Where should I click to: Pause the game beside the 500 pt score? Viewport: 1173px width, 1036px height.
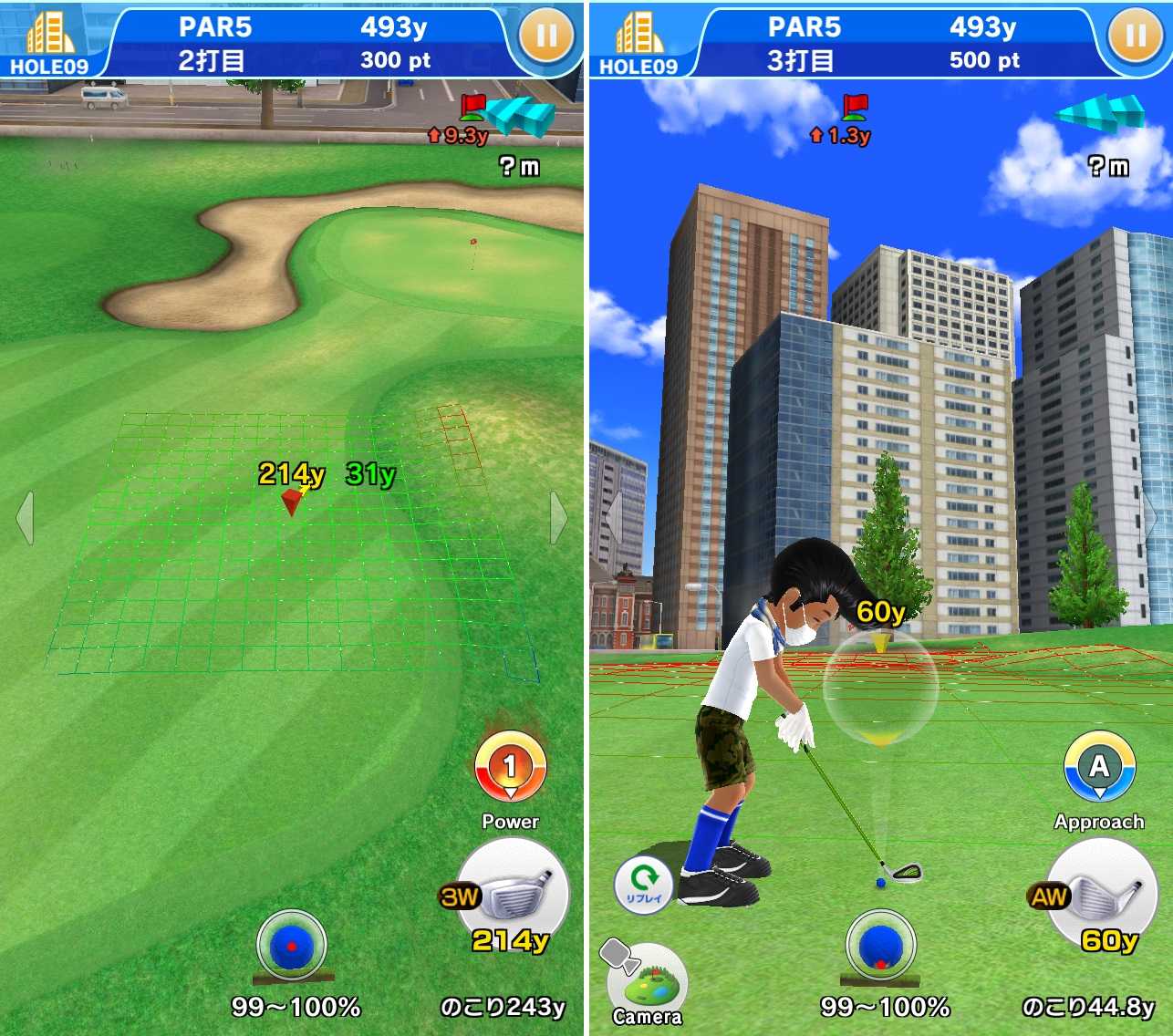tap(1136, 36)
